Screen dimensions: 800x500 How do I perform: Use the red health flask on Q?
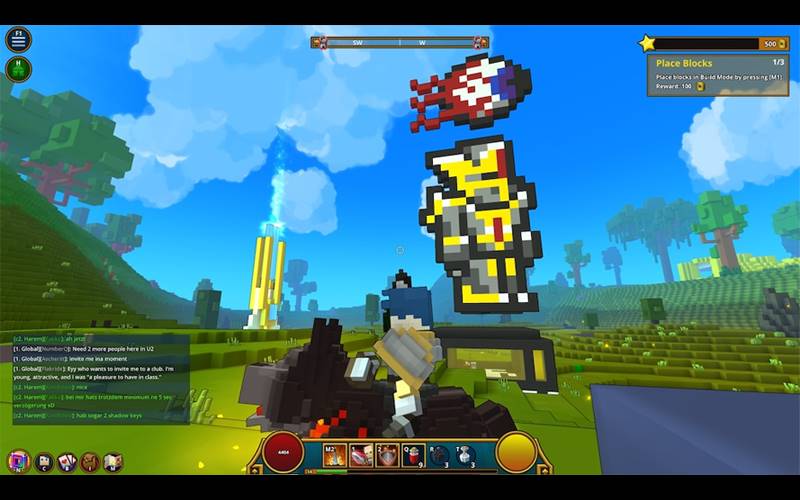pos(413,456)
